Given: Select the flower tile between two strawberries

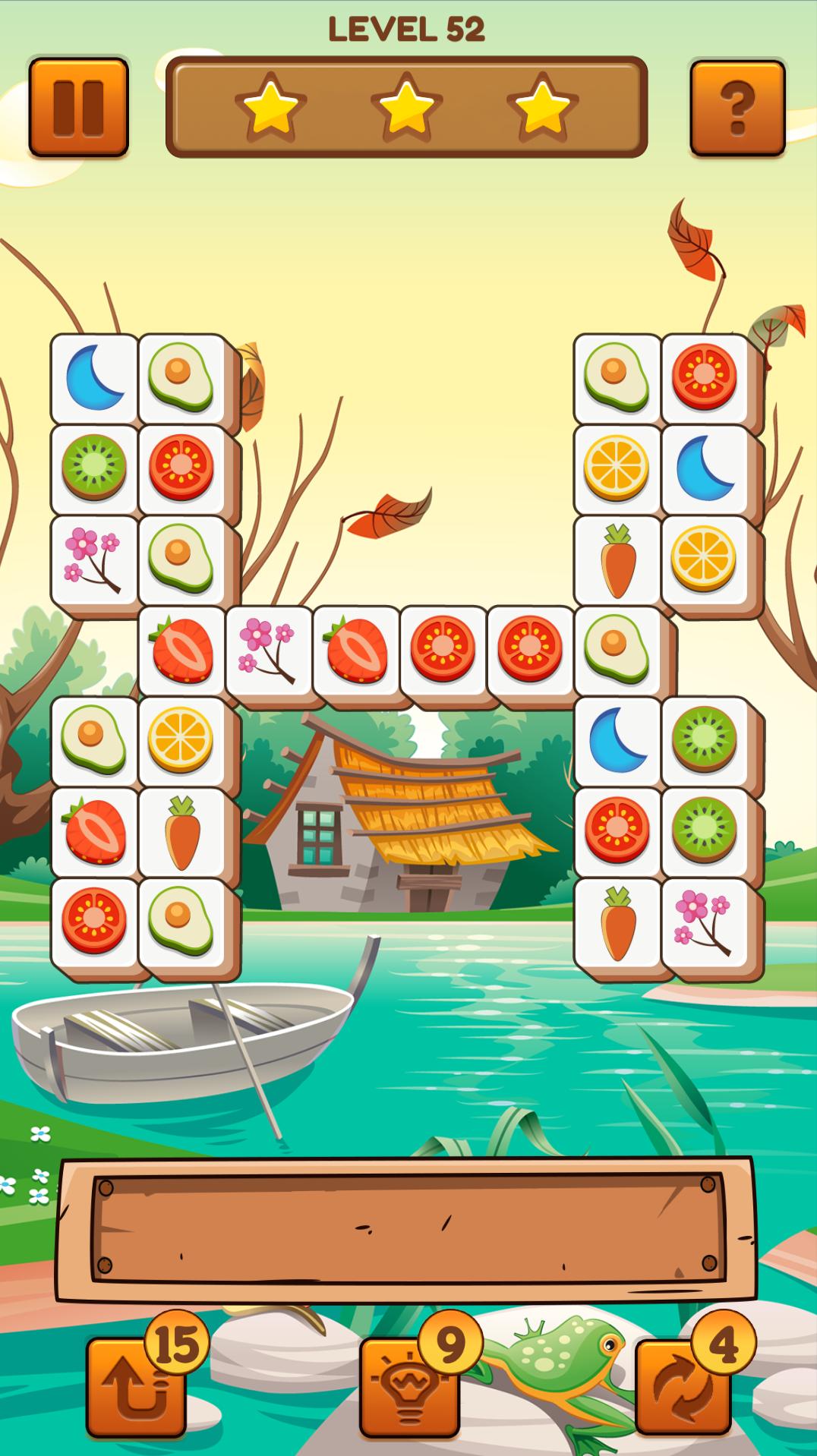Looking at the screenshot, I should [x=268, y=650].
